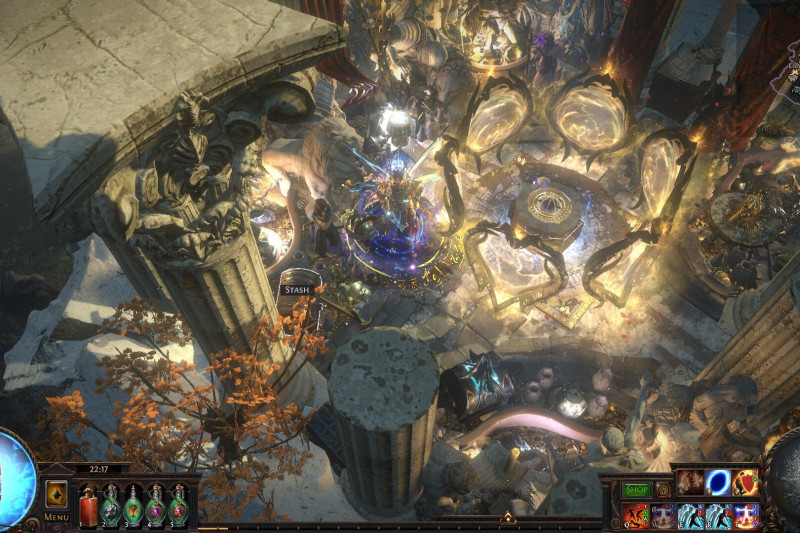Click the gold level-up arrow icon
Screen dimensions: 800x533
[x=56, y=495]
